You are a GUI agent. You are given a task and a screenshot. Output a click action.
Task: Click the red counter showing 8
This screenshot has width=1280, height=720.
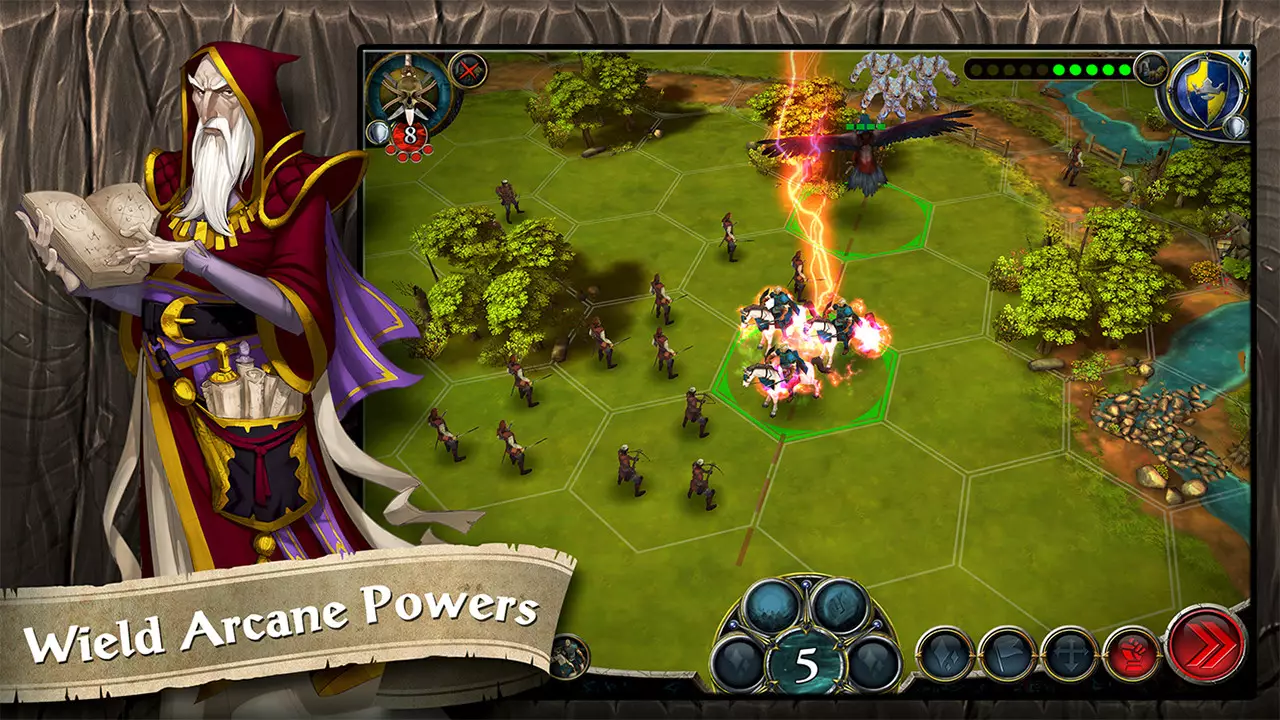409,133
